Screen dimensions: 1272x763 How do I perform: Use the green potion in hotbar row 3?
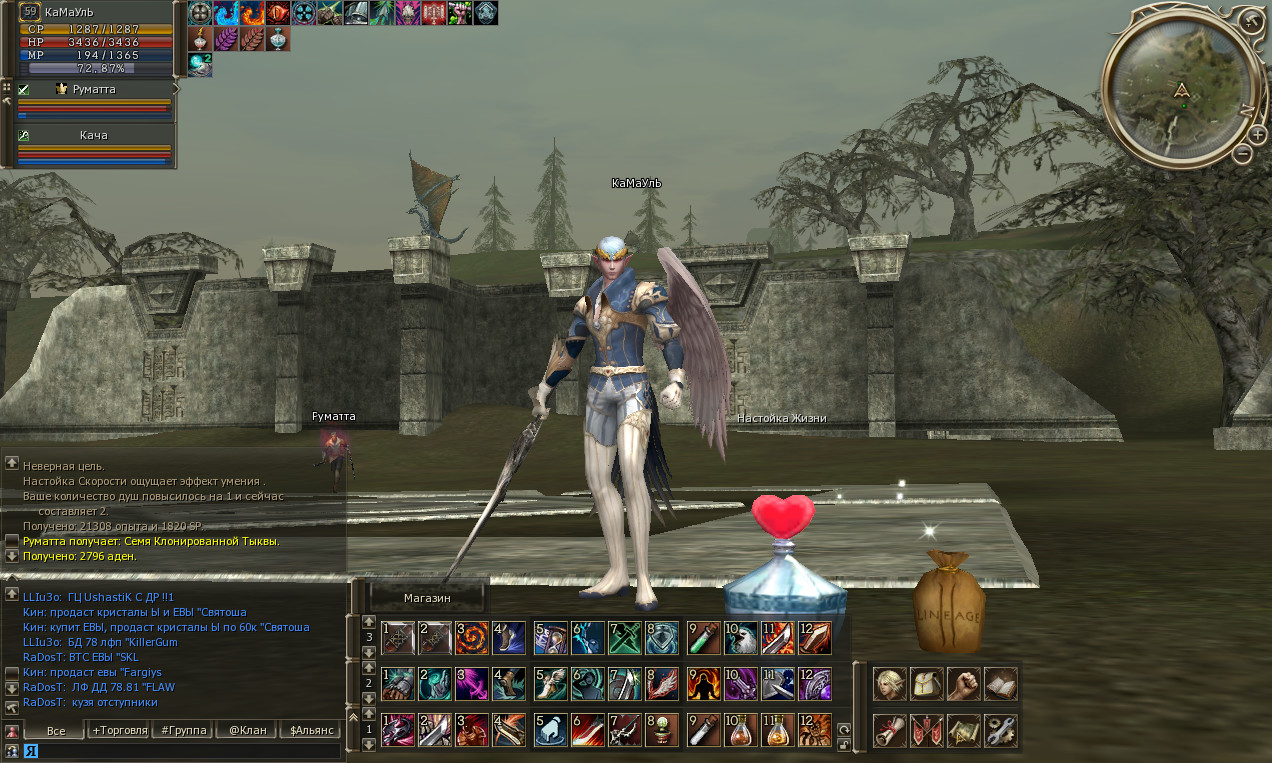pyautogui.click(x=704, y=637)
